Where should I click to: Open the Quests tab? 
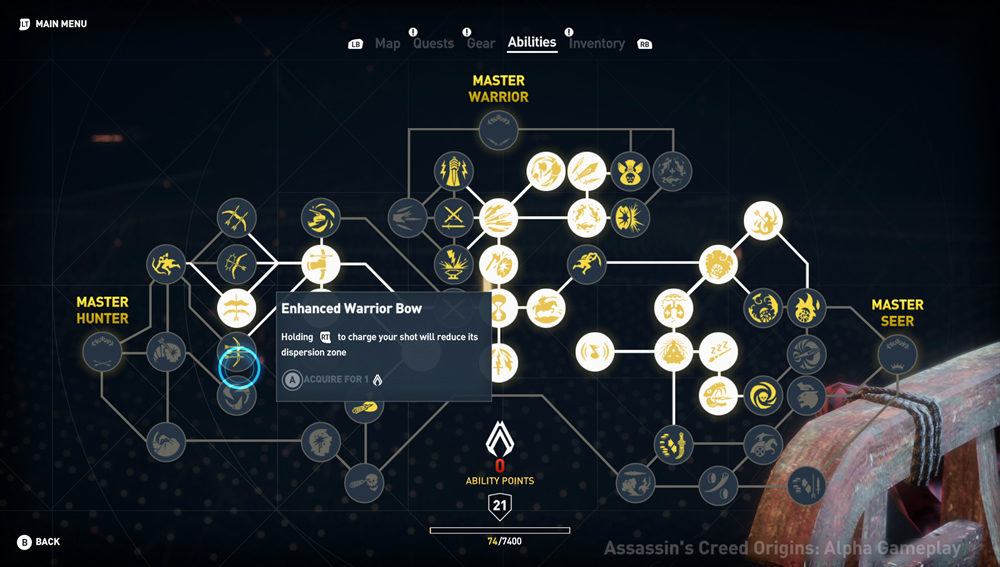433,43
